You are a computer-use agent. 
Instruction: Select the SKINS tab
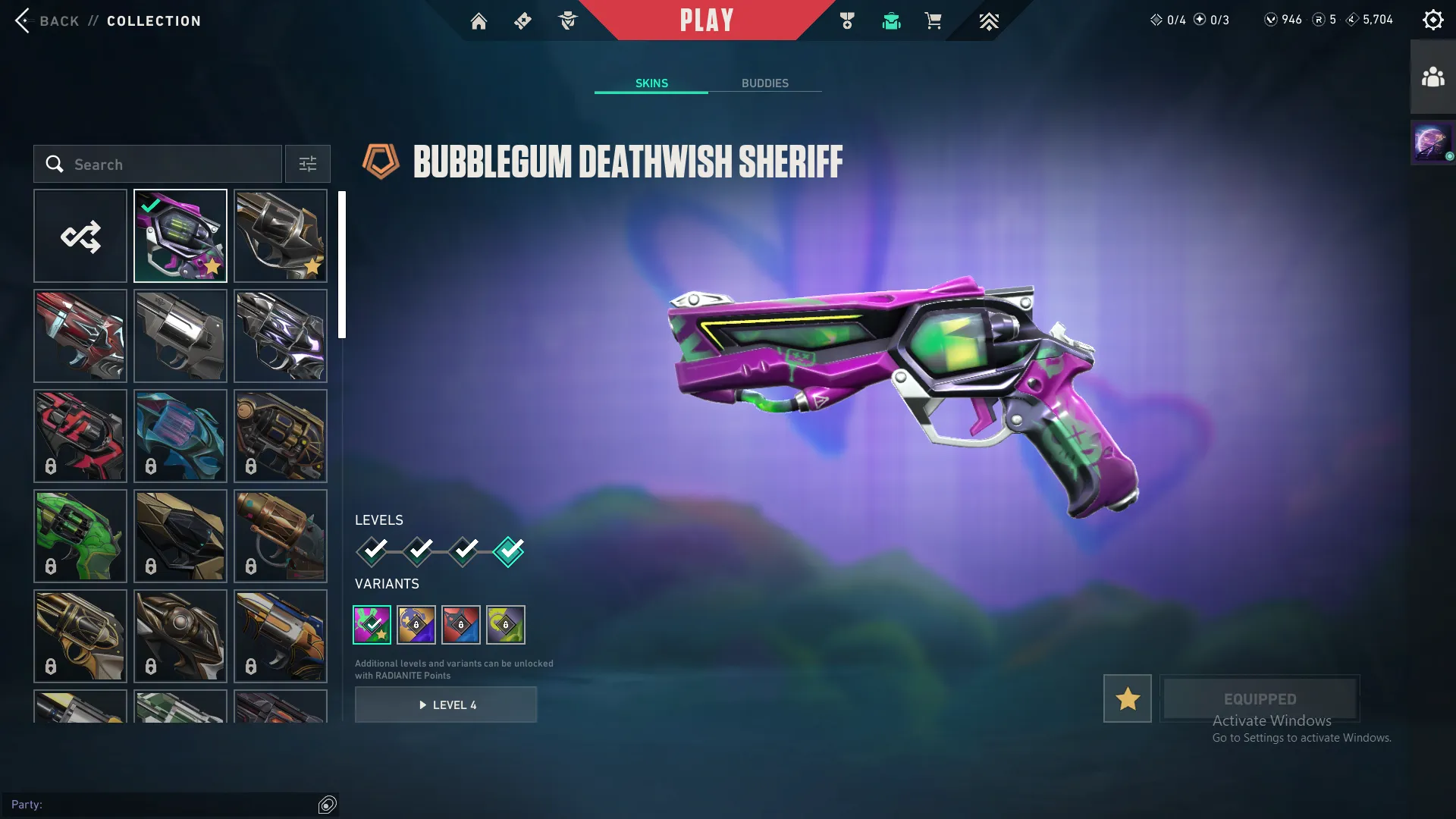click(651, 83)
